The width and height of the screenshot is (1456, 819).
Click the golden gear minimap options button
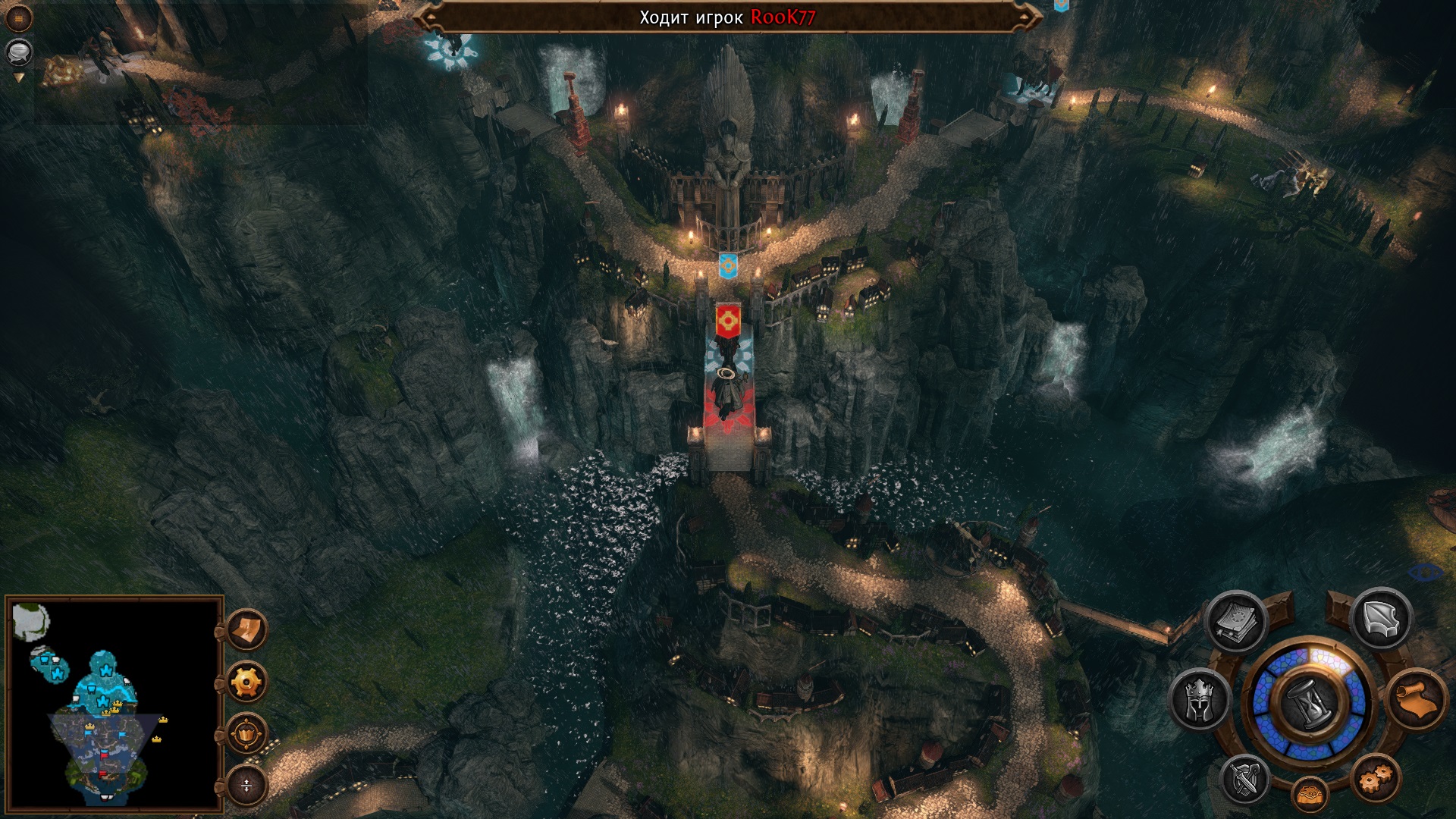(x=246, y=682)
